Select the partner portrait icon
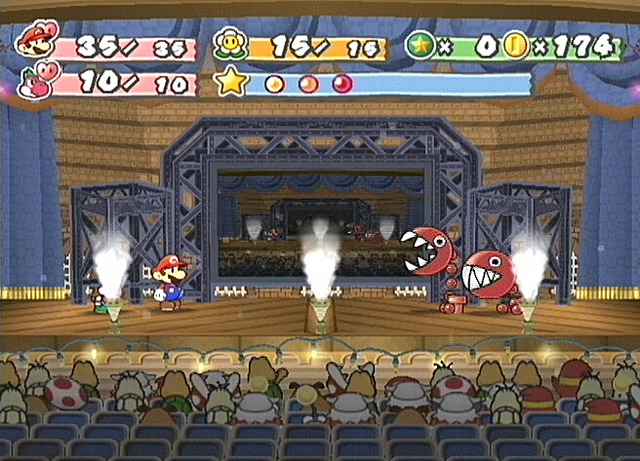This screenshot has height=461, width=640. tap(38, 80)
